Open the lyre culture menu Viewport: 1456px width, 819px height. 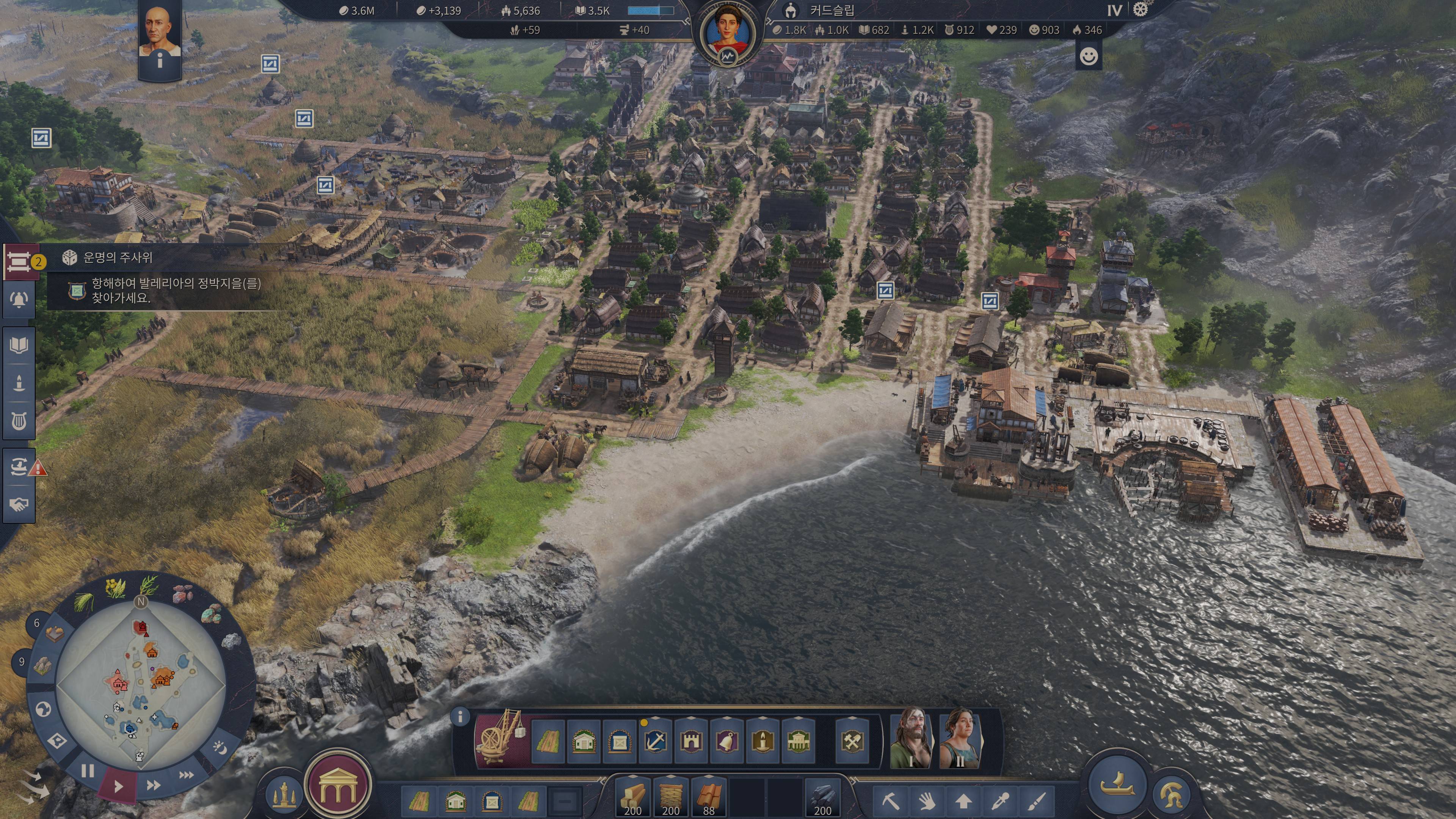[x=19, y=421]
